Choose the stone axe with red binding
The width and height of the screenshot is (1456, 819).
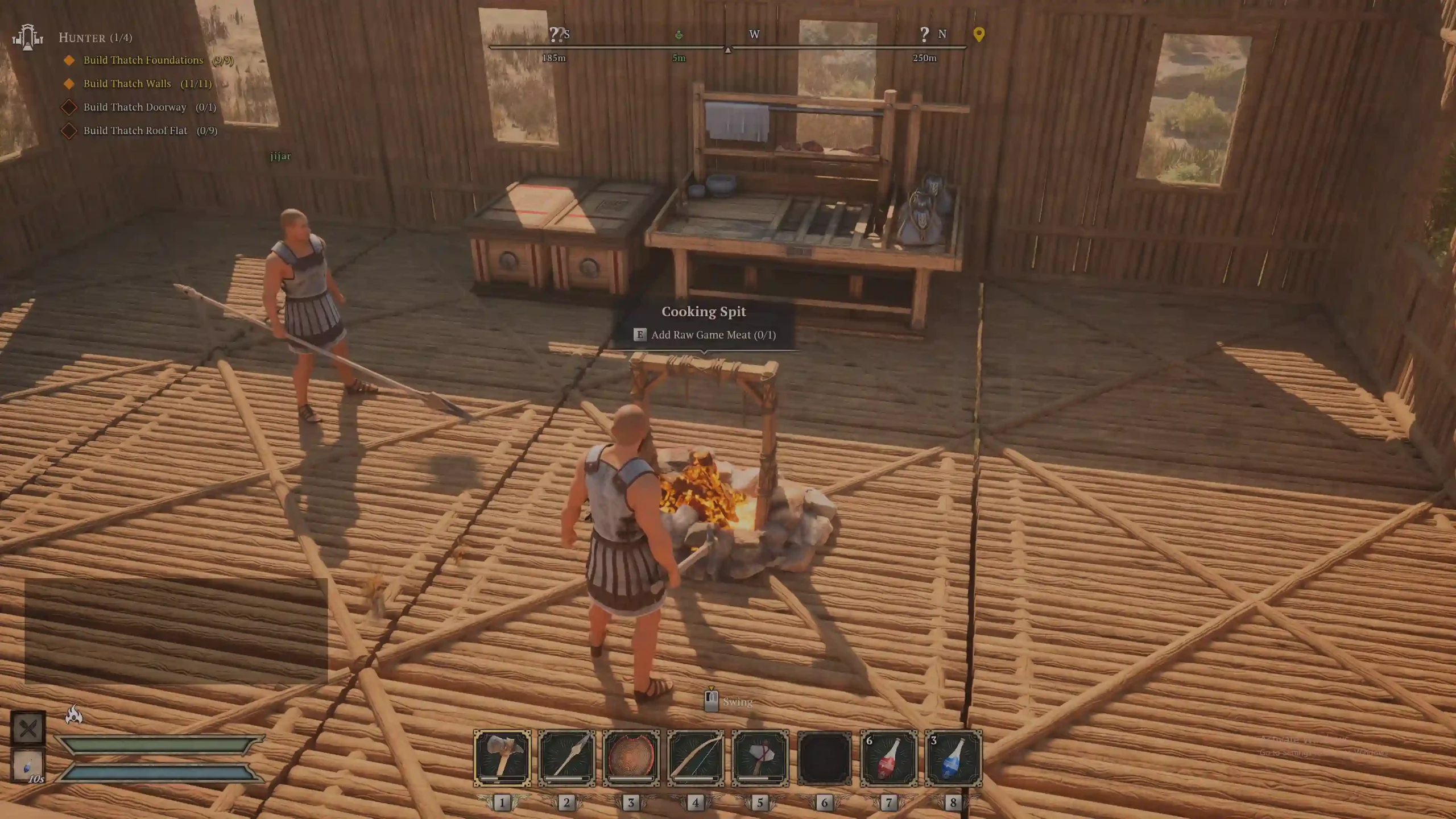(x=760, y=758)
